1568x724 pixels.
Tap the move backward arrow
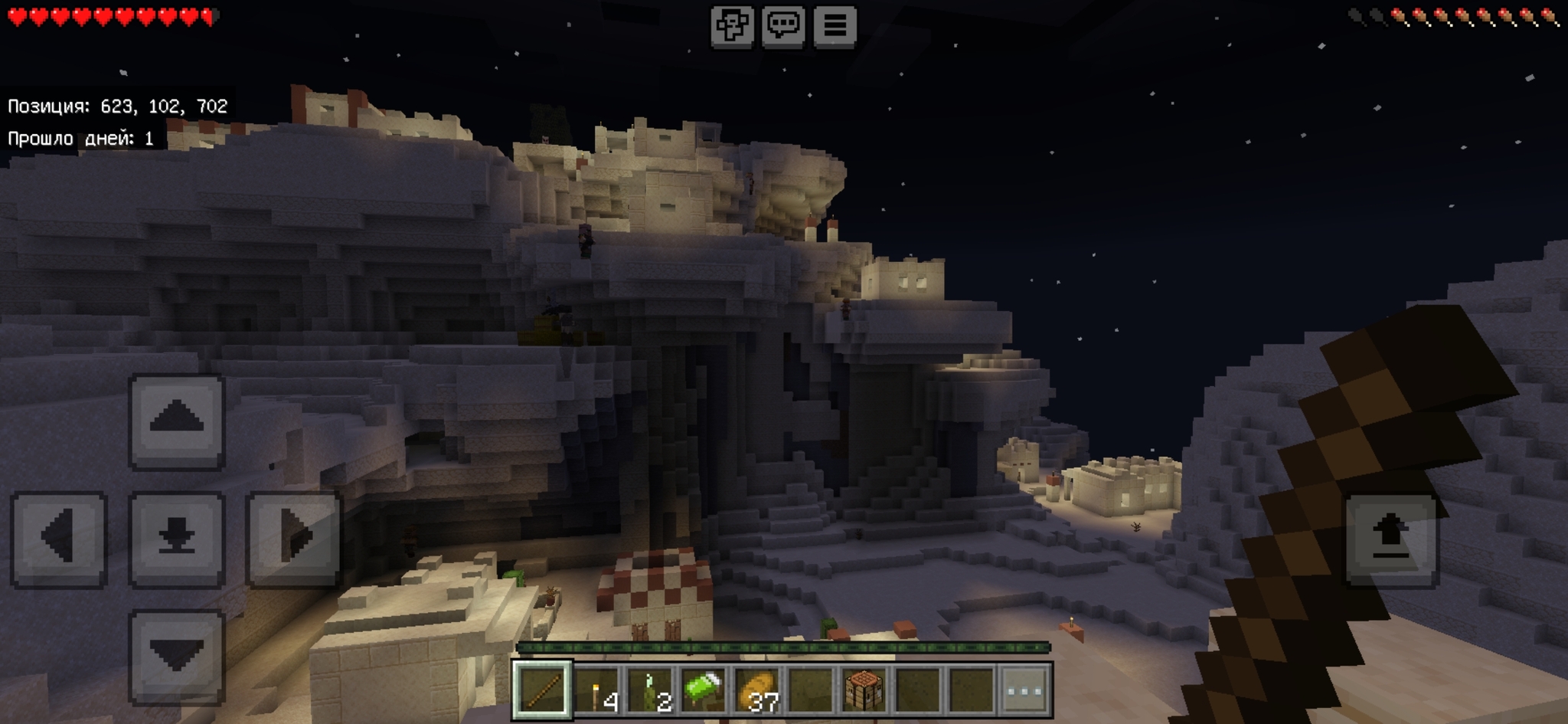[x=176, y=656]
